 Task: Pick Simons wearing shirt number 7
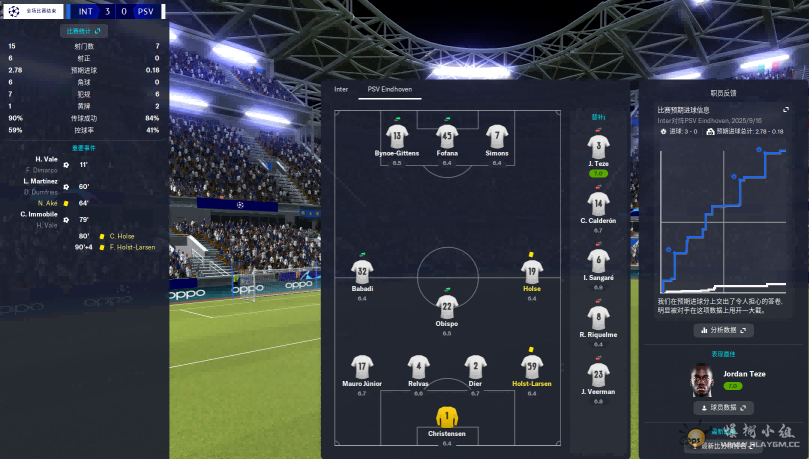(497, 135)
